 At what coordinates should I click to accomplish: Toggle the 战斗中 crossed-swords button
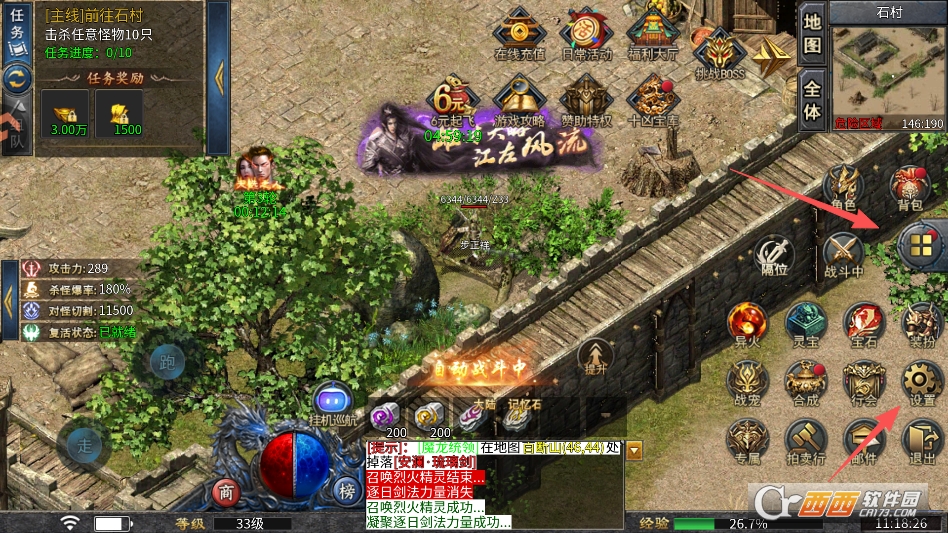842,252
